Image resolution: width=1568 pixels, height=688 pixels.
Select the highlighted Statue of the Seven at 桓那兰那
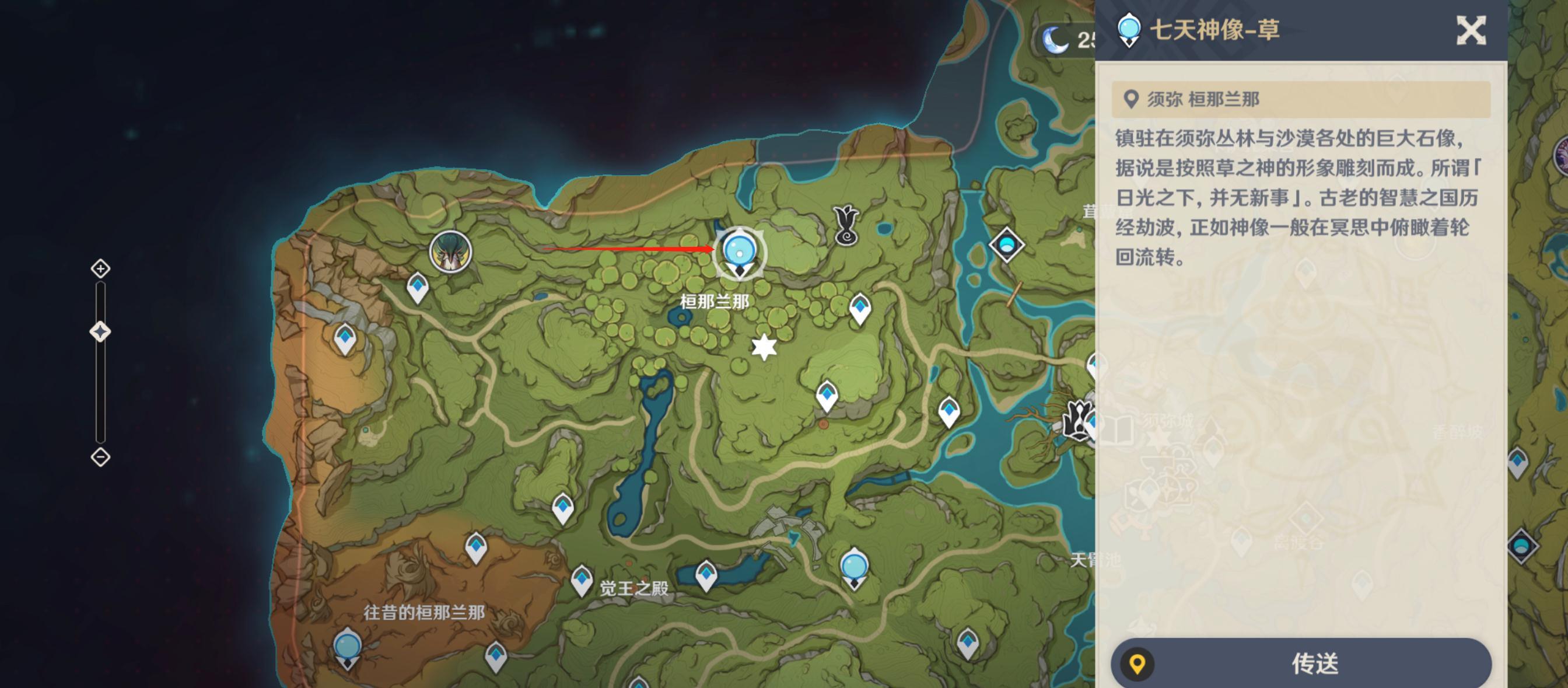pyautogui.click(x=740, y=253)
